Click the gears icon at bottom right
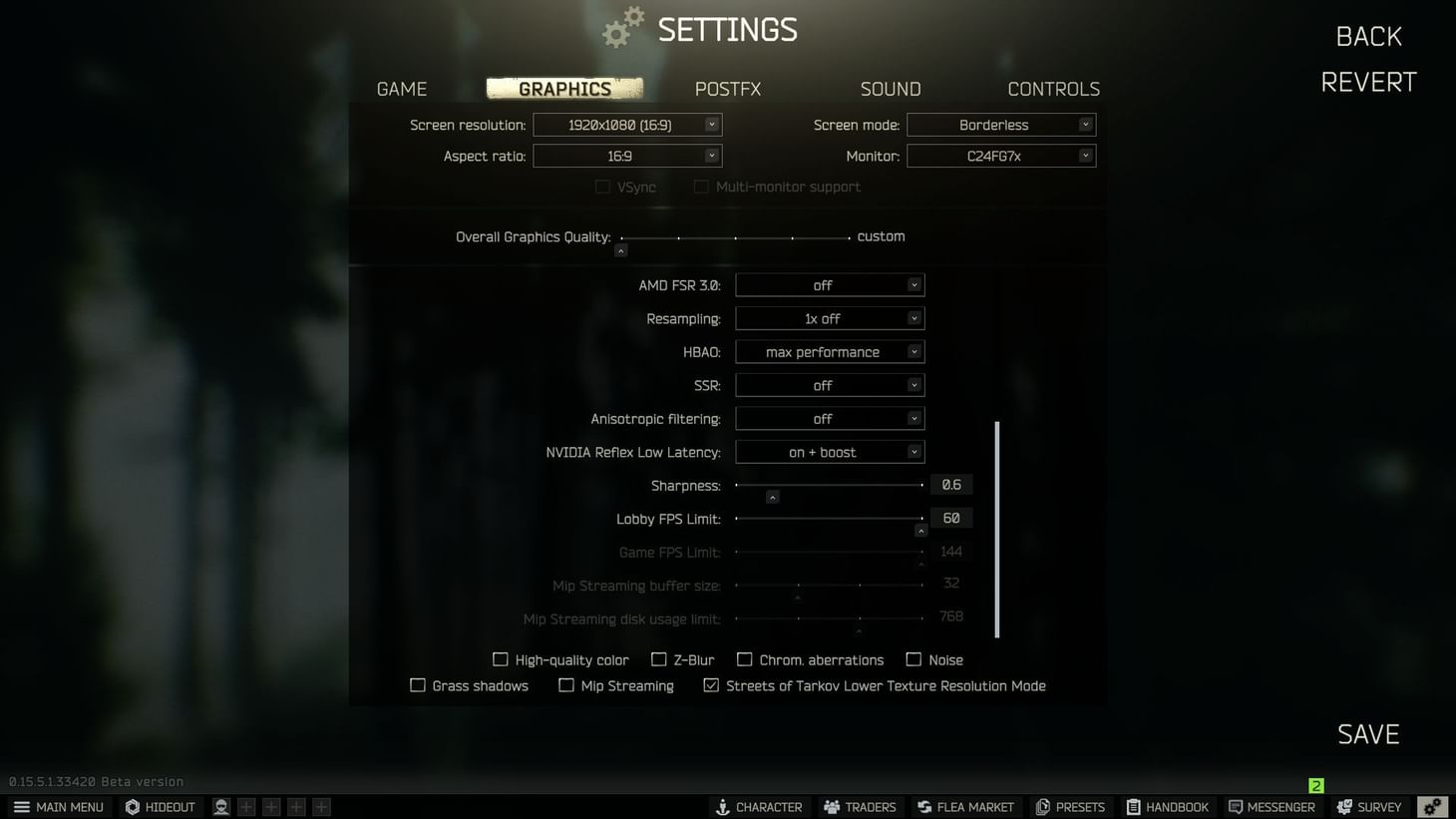Image resolution: width=1456 pixels, height=819 pixels. click(x=1433, y=806)
